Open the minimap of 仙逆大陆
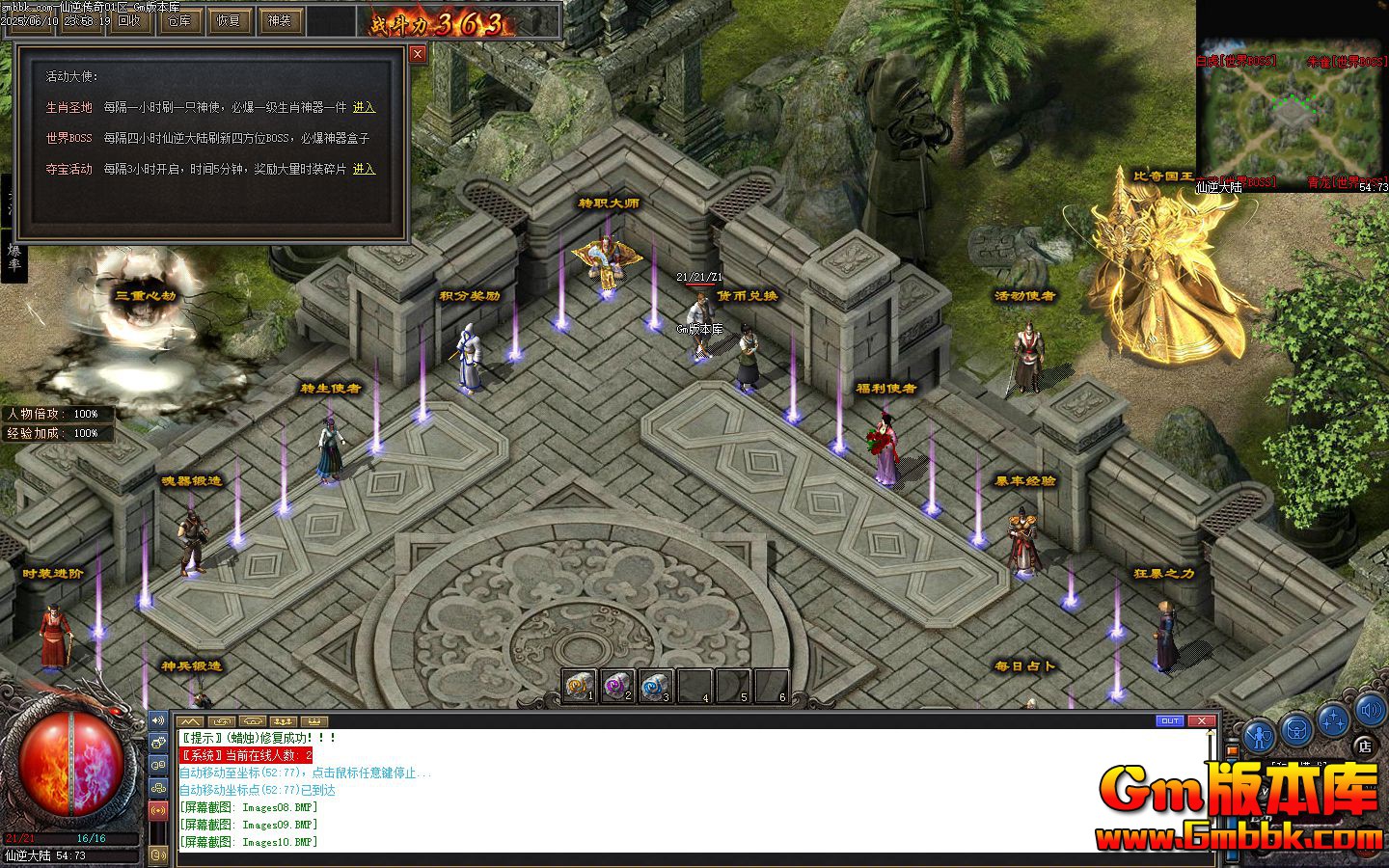 [1291, 111]
